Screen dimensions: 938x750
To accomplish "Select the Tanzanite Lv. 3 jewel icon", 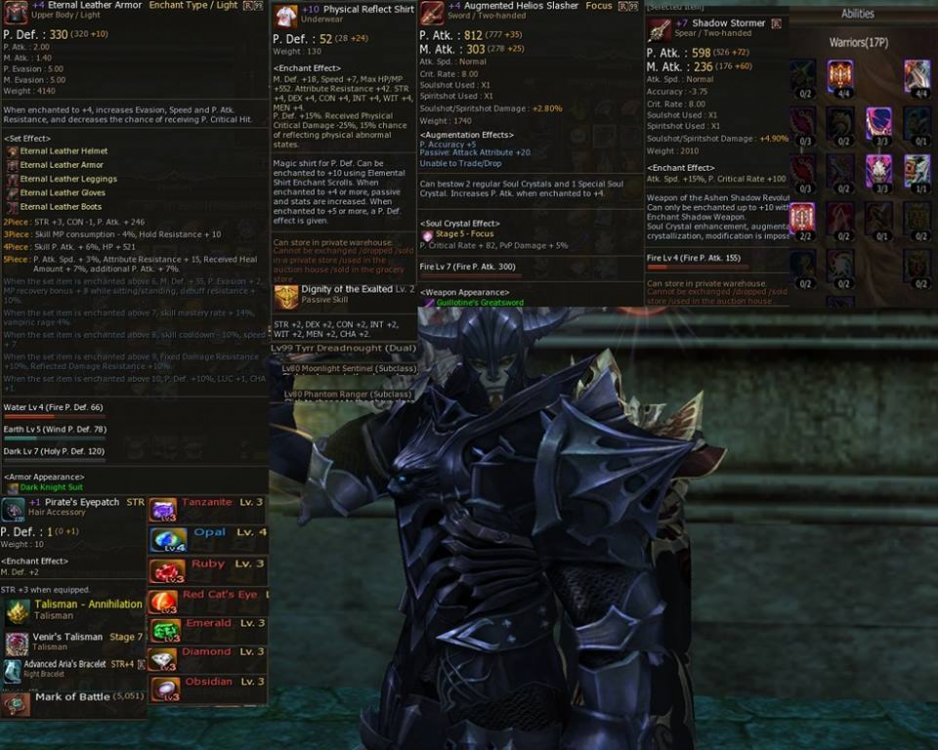I will 163,510.
